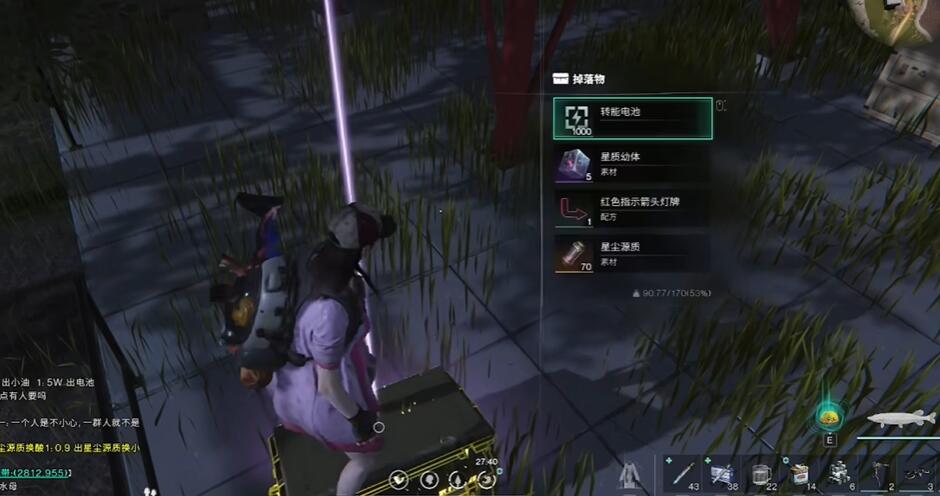This screenshot has height=496, width=940.
Task: Click the glowing yellow creature ability icon
Action: [x=828, y=415]
